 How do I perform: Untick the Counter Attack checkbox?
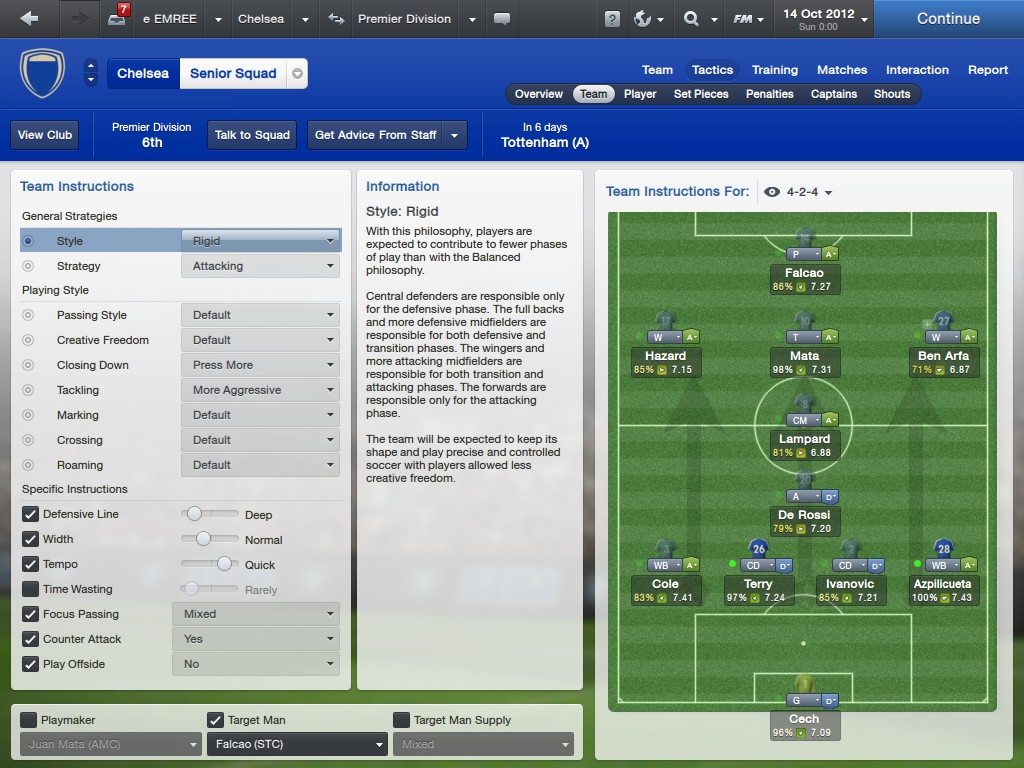[x=31, y=639]
